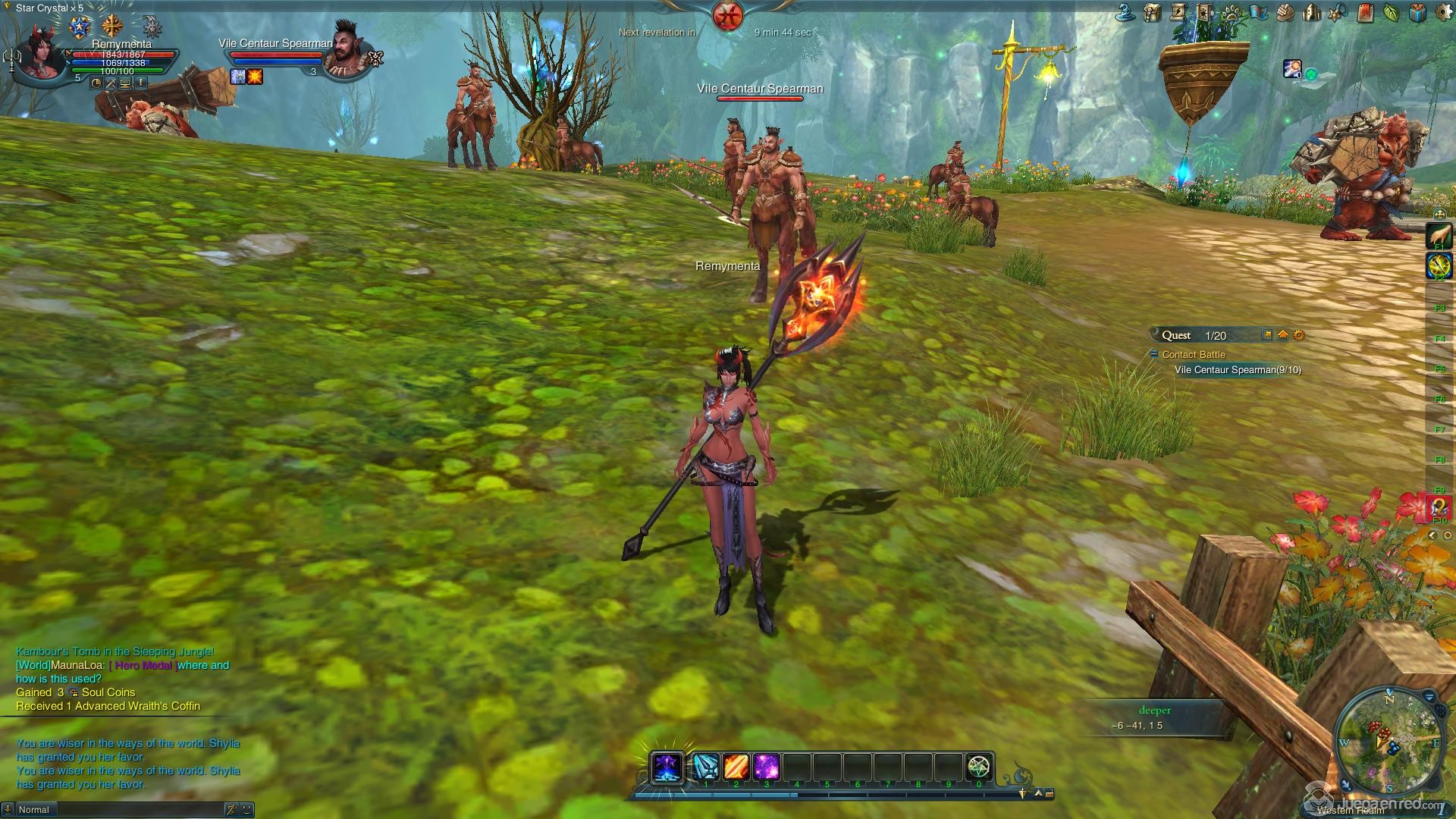Click the glowing purple burst skill icon
This screenshot has width=1456, height=819.
click(667, 767)
